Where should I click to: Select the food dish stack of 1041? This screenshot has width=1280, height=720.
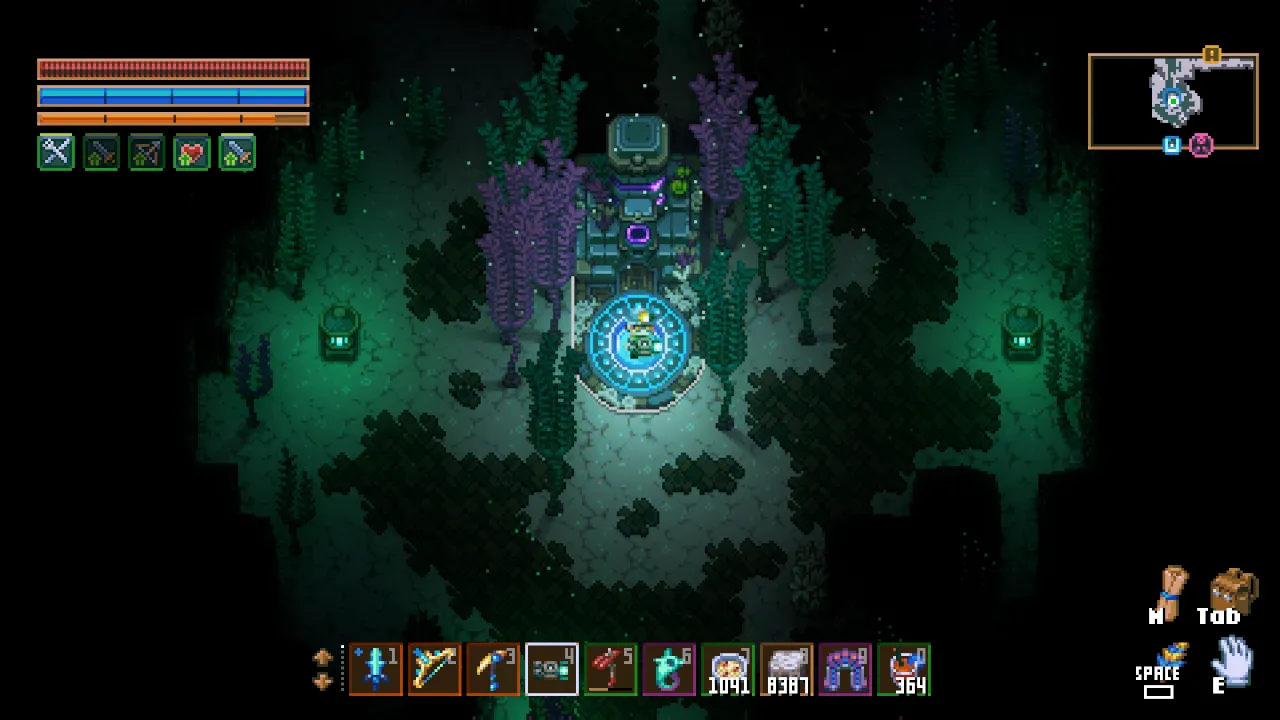click(x=728, y=669)
